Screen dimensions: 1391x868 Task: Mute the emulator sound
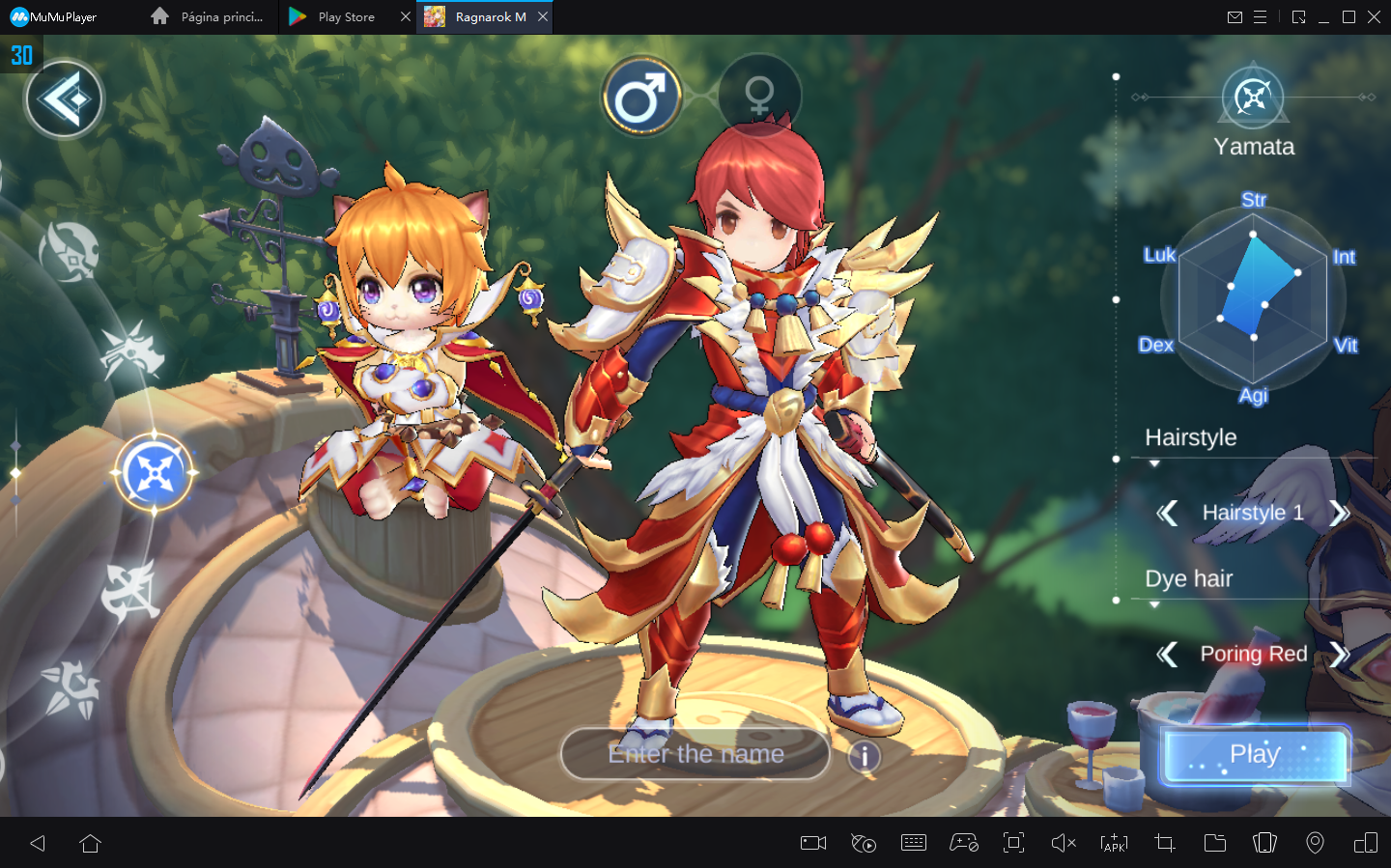(1063, 843)
